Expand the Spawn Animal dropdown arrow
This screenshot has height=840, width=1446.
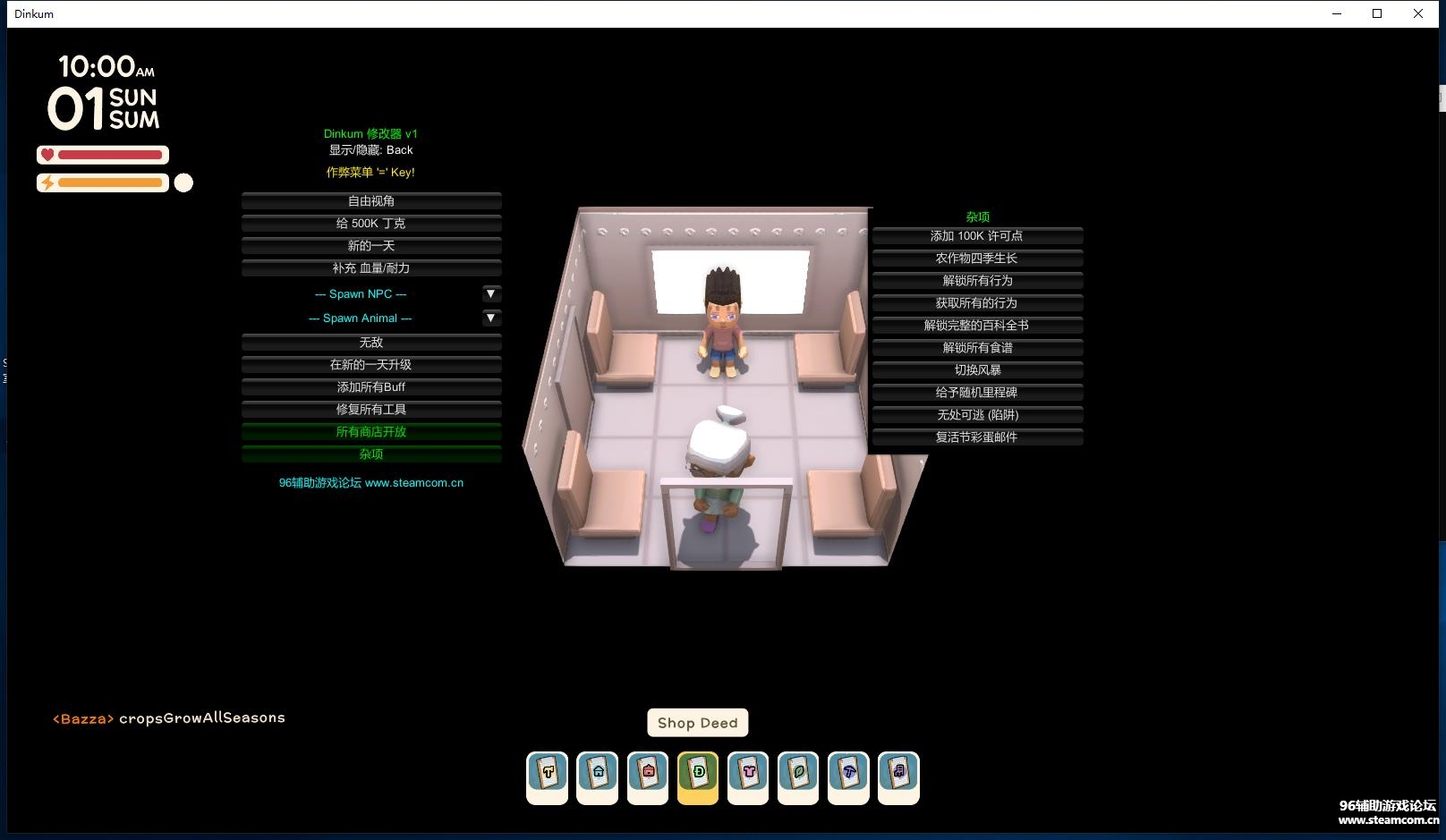[x=491, y=318]
